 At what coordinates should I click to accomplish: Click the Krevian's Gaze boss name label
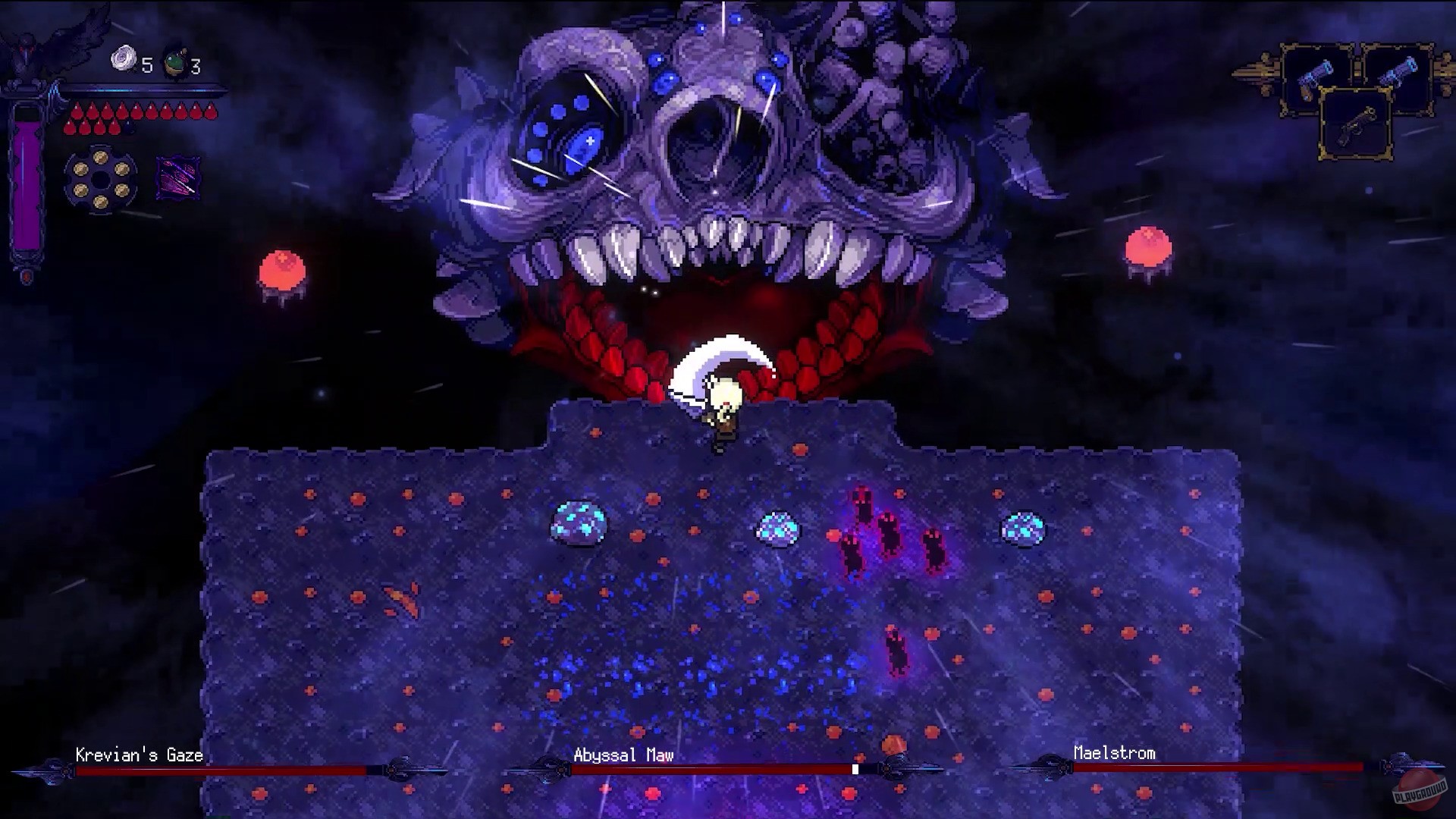138,755
